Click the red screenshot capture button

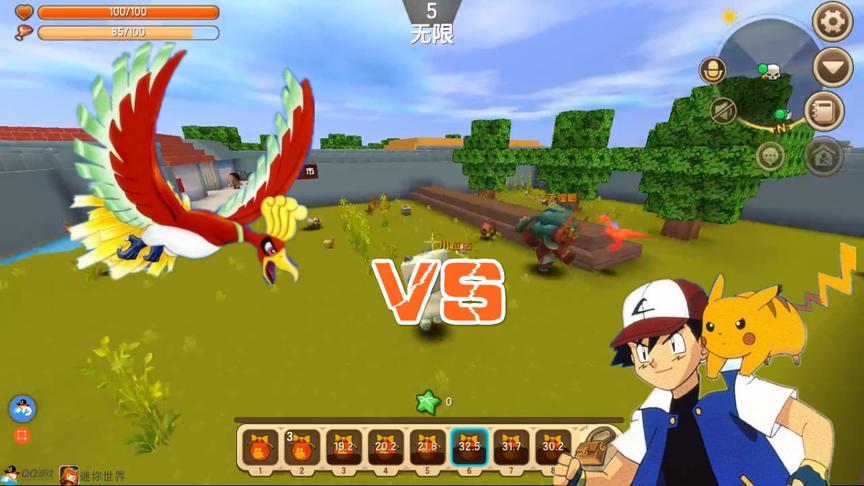click(22, 436)
